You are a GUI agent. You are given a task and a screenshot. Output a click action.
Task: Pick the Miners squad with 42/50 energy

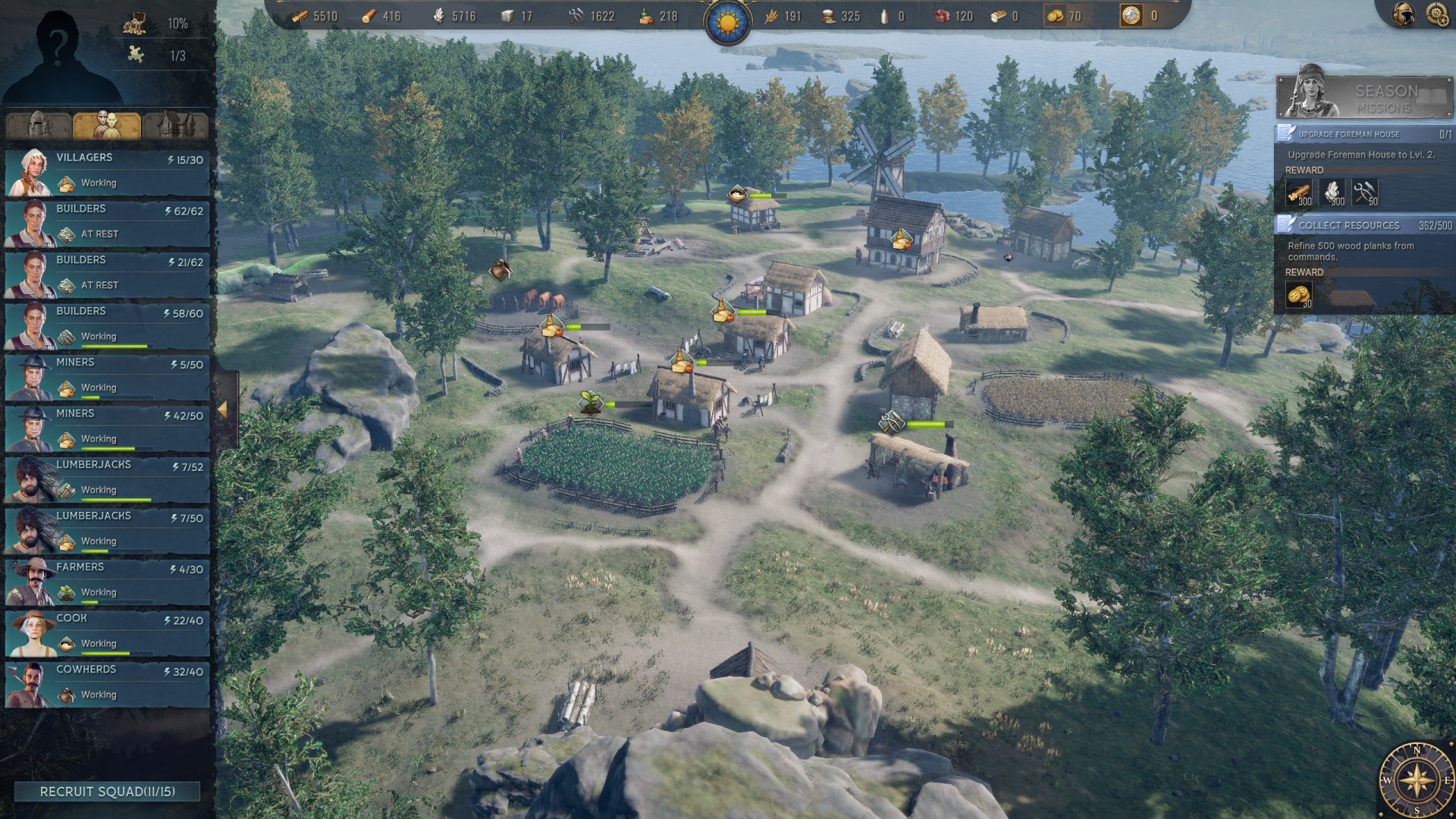(108, 428)
